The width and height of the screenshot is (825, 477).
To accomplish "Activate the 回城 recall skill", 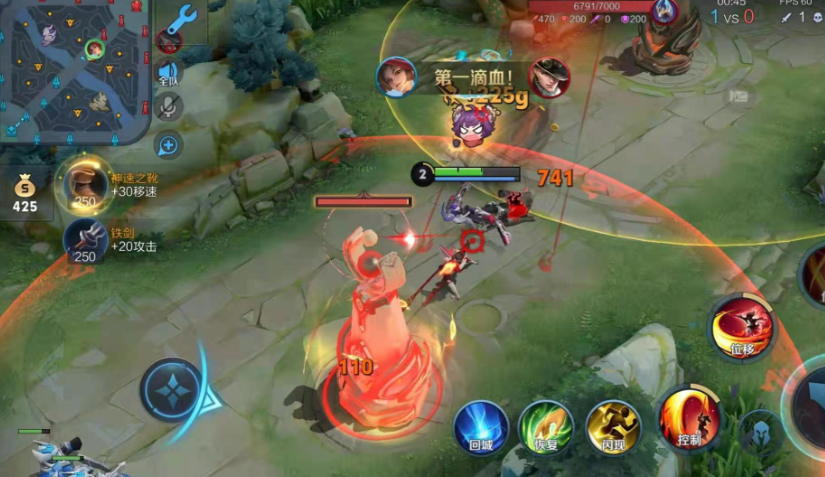I will [x=482, y=427].
